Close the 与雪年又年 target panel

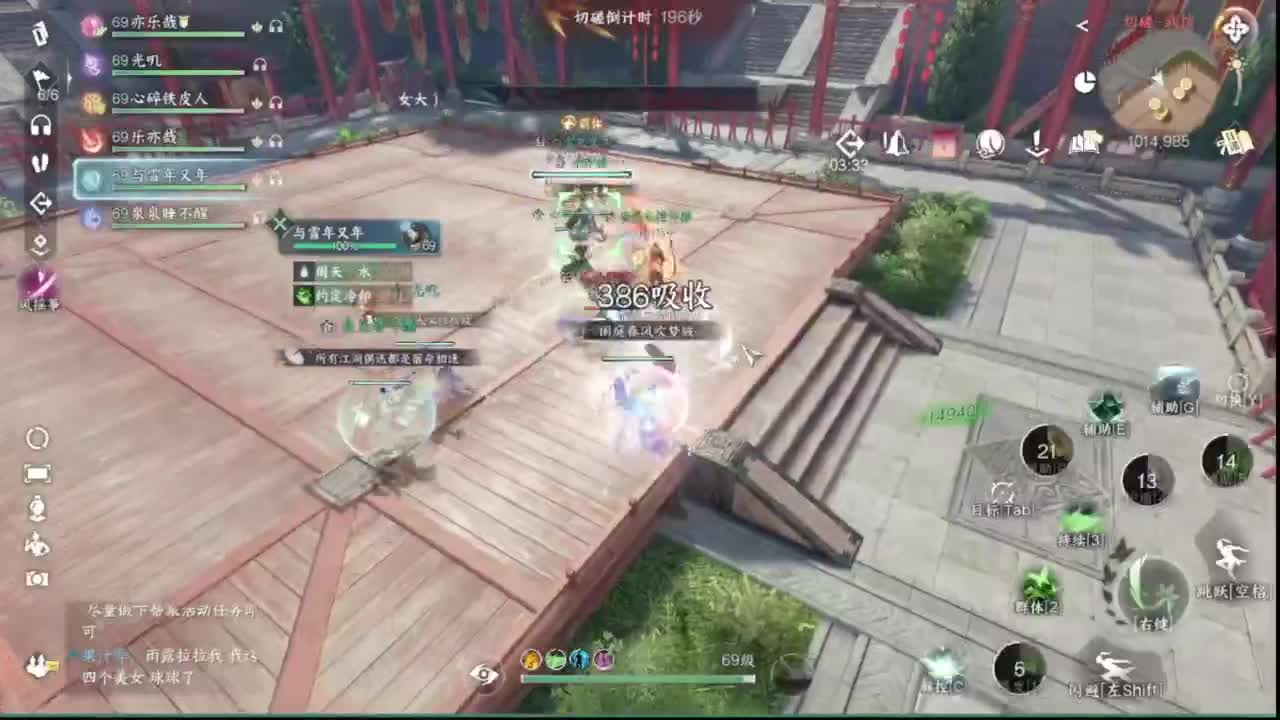pos(281,226)
